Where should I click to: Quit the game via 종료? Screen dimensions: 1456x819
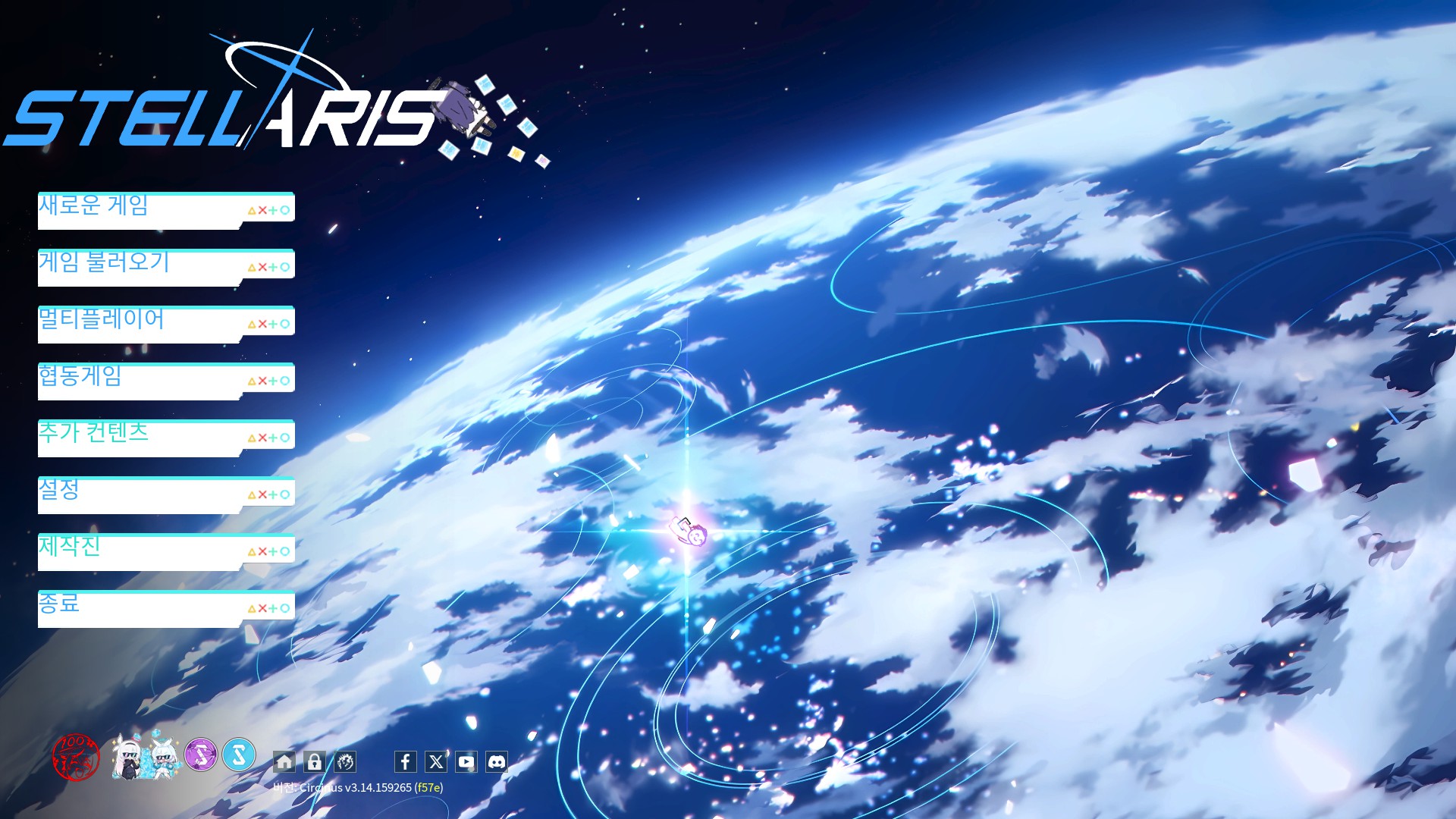(x=165, y=608)
